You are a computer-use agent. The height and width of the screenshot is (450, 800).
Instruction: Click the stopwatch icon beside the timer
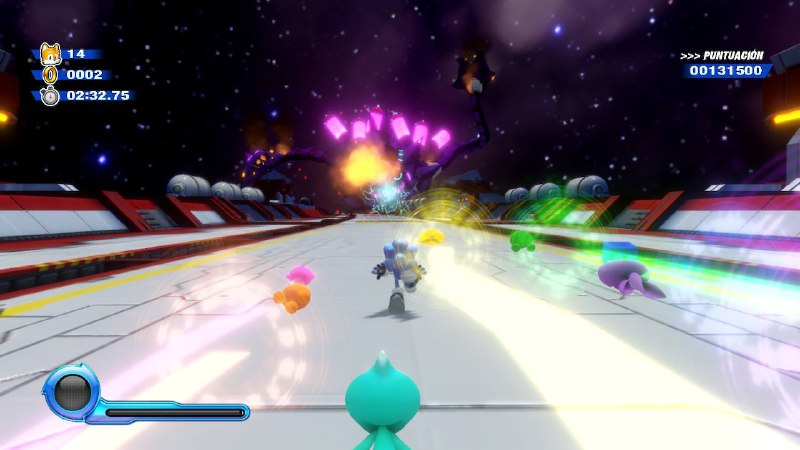(x=49, y=96)
